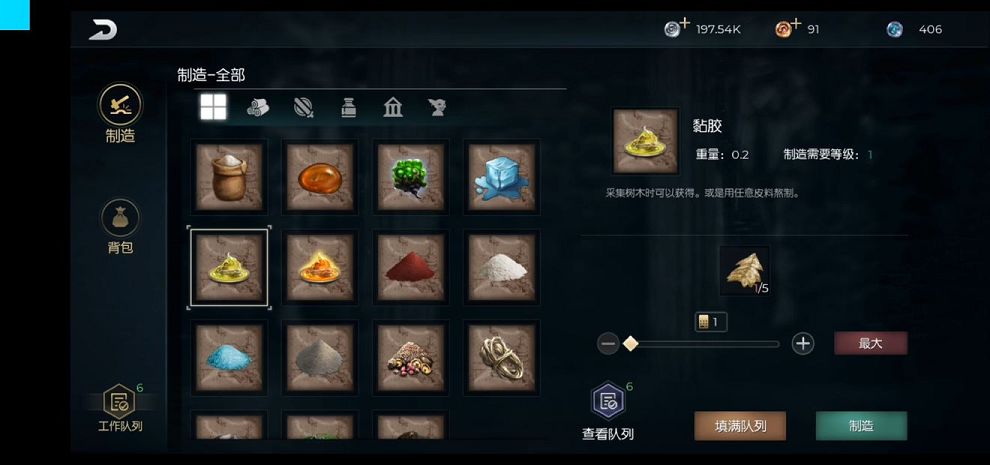This screenshot has width=990, height=465.
Task: Craft the item with 制造 button
Action: tap(861, 426)
